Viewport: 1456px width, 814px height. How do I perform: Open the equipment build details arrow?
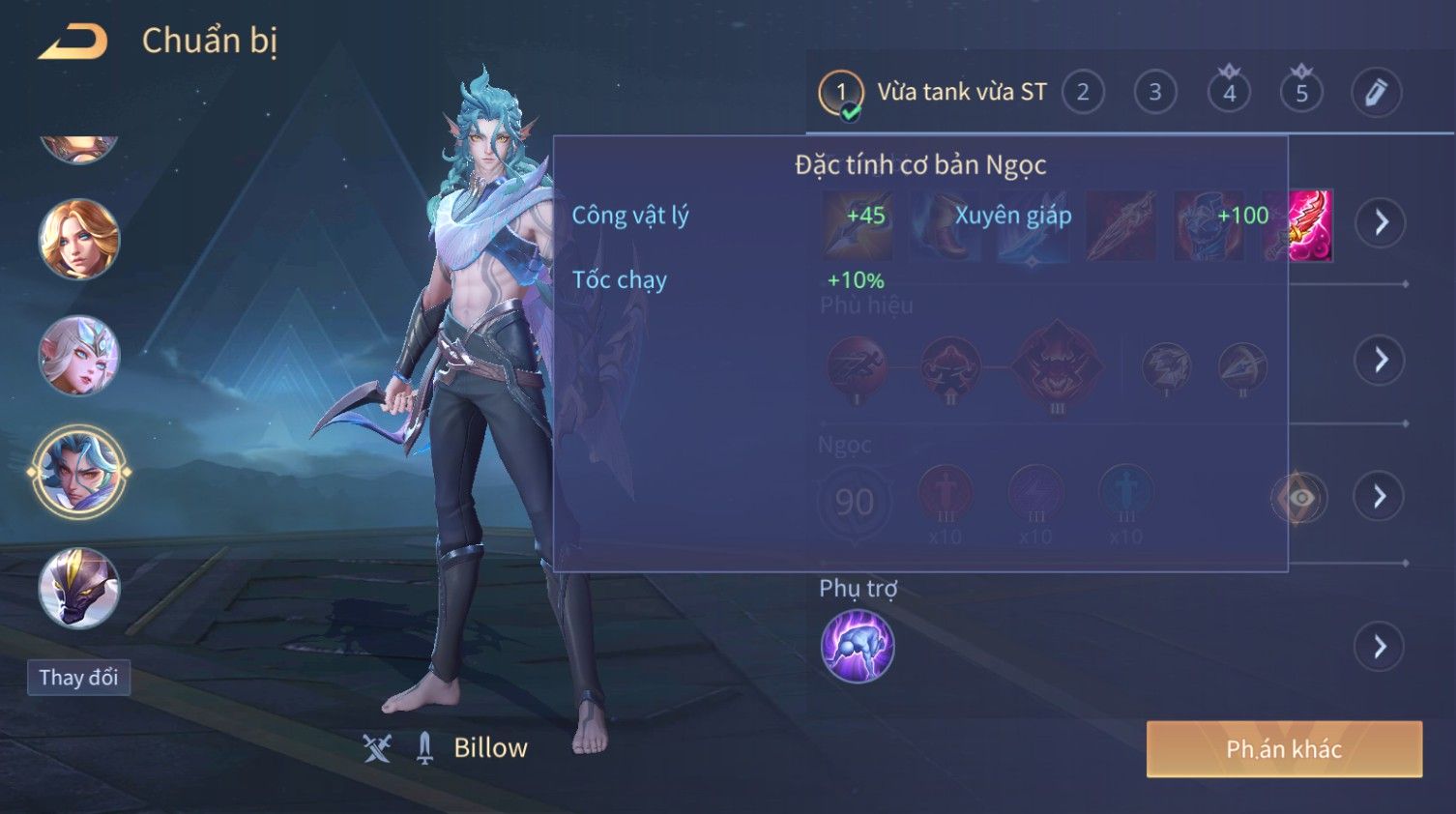[1380, 222]
